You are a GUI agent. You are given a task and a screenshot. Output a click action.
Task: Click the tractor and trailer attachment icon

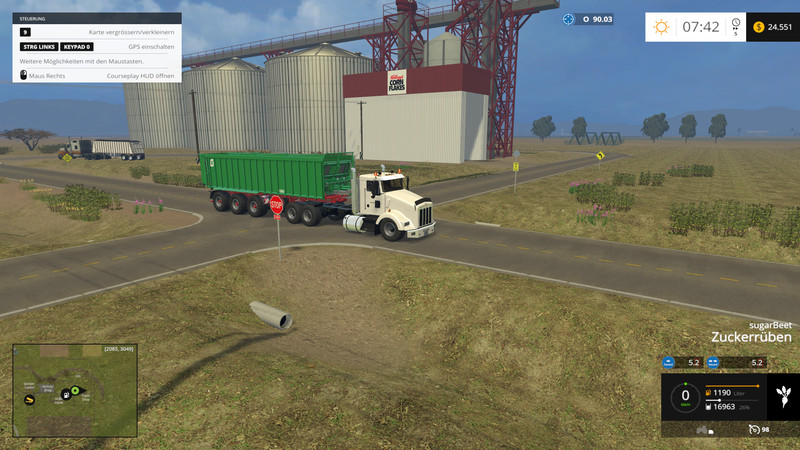tap(703, 430)
